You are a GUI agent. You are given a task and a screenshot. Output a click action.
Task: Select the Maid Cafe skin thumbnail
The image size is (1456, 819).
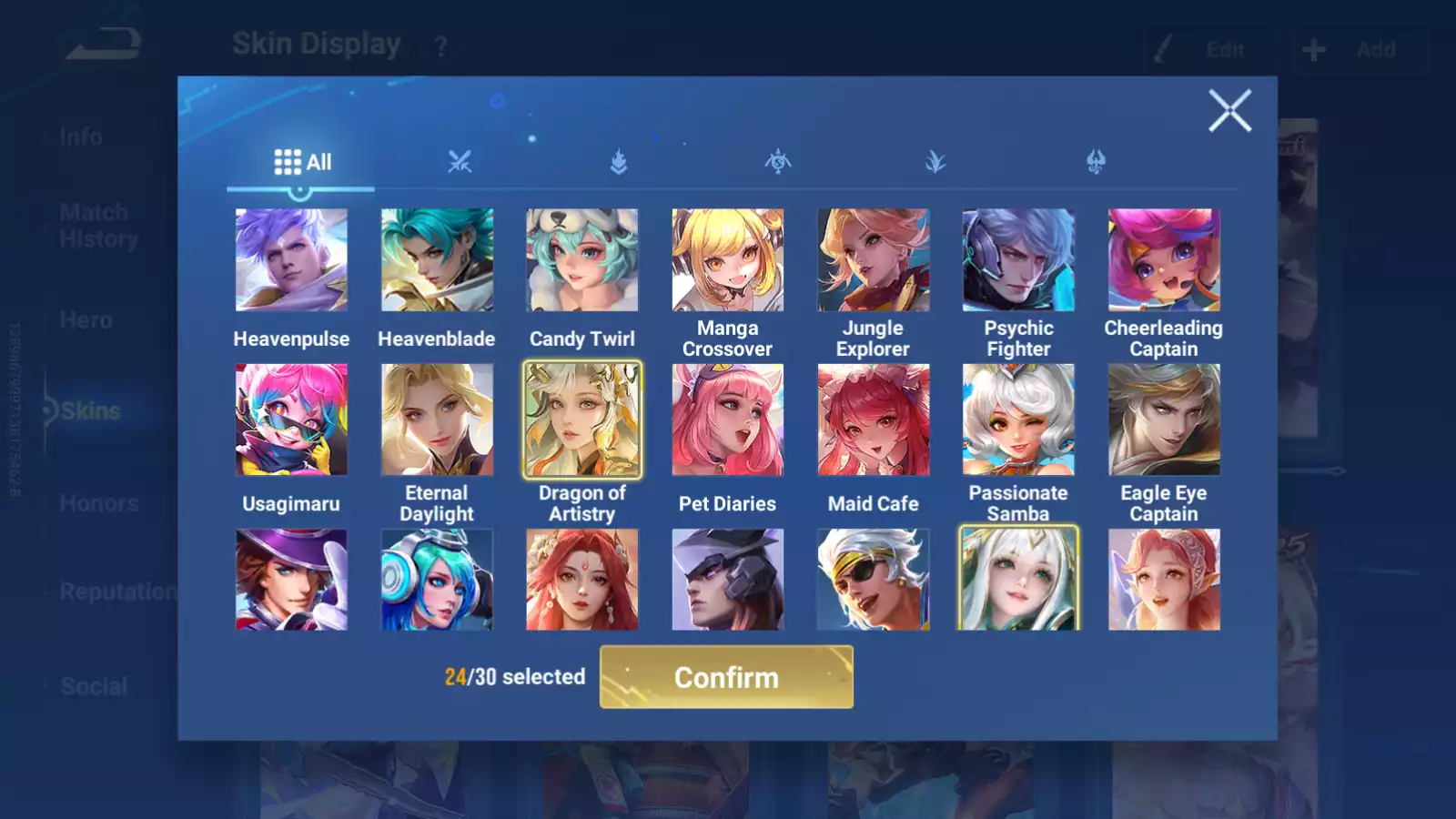[873, 419]
